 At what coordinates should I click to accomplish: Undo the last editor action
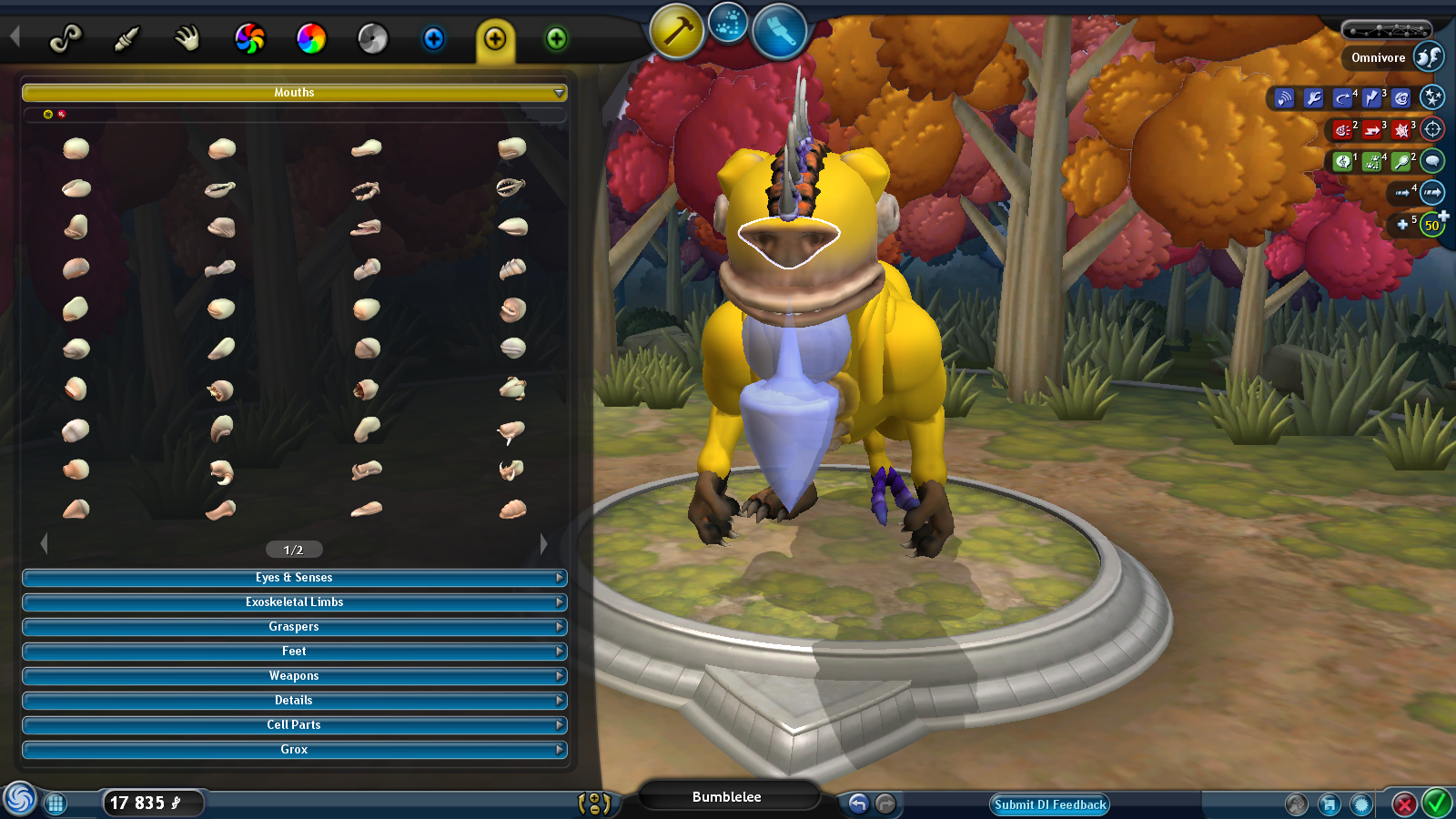click(858, 804)
